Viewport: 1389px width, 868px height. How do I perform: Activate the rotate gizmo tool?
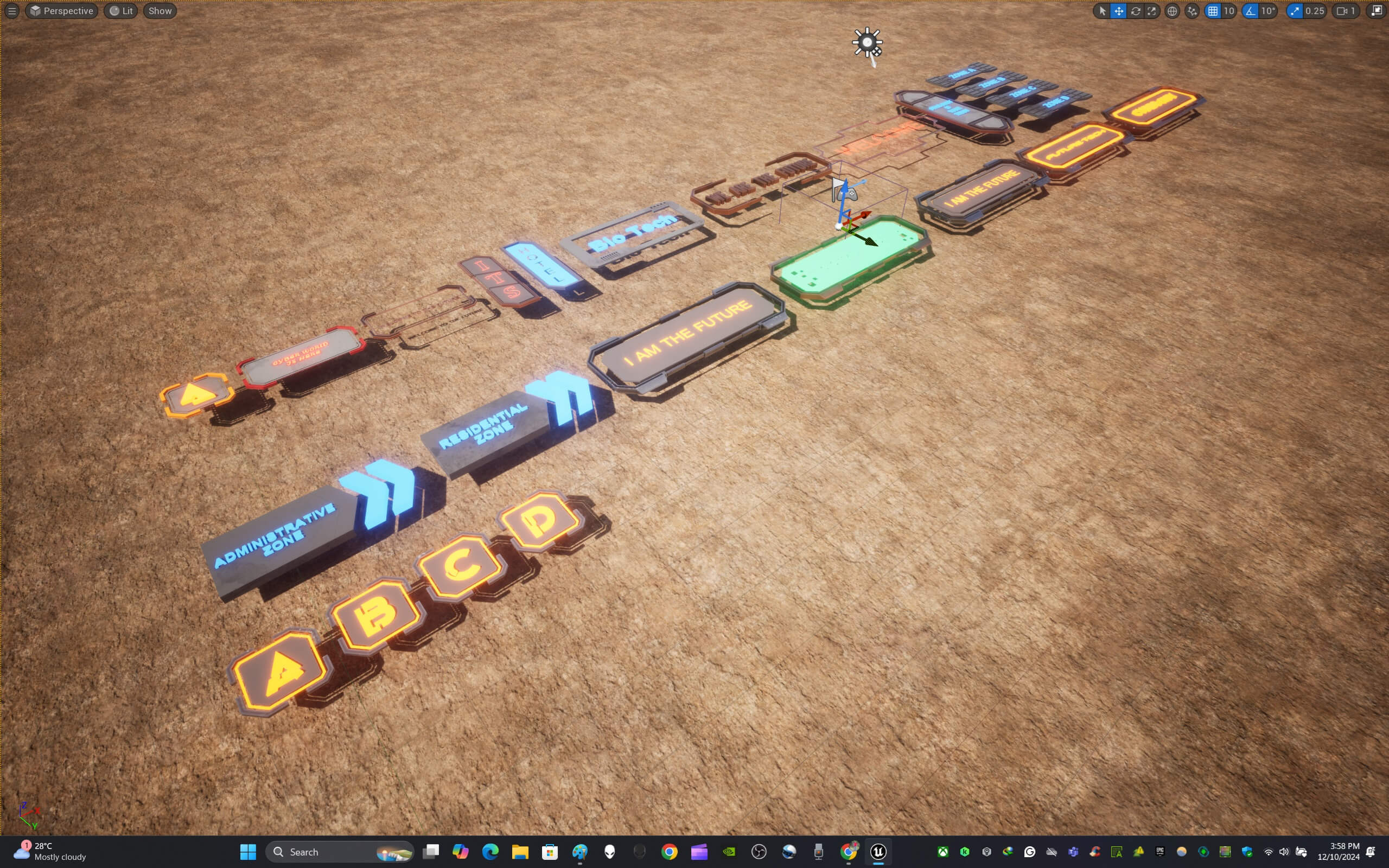point(1135,11)
